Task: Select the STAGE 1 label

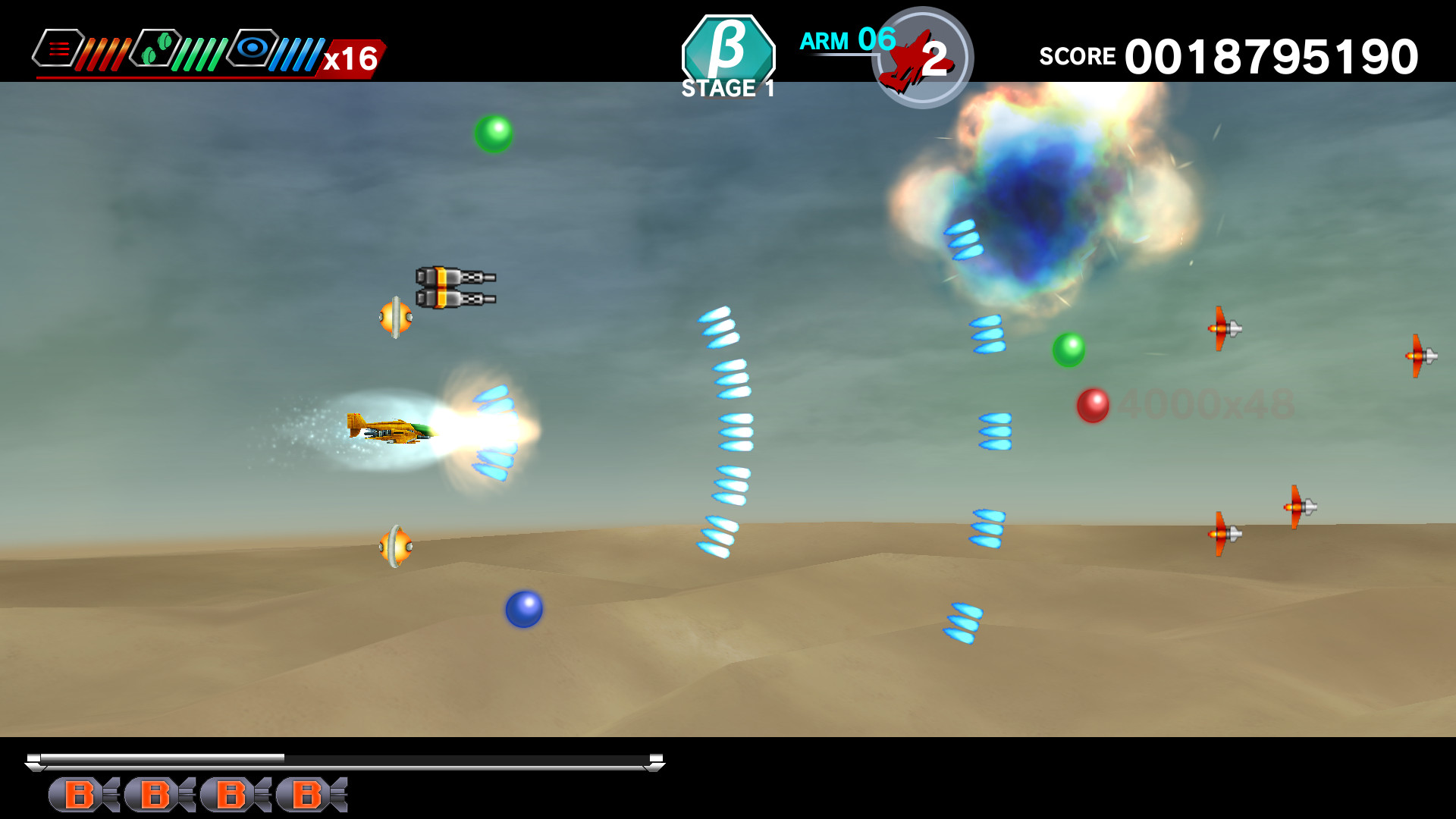Action: [x=726, y=89]
